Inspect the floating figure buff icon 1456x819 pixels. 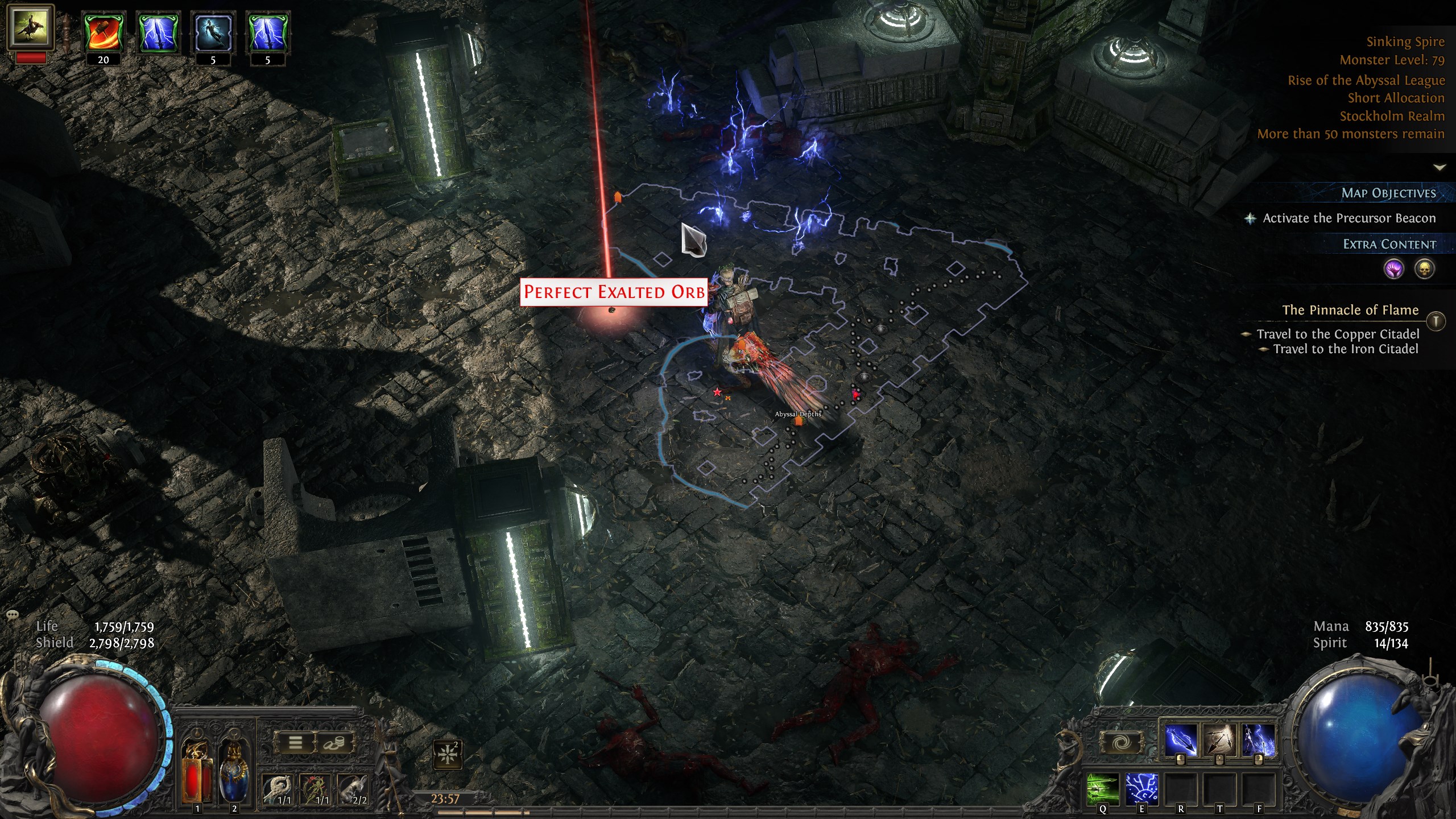point(213,34)
